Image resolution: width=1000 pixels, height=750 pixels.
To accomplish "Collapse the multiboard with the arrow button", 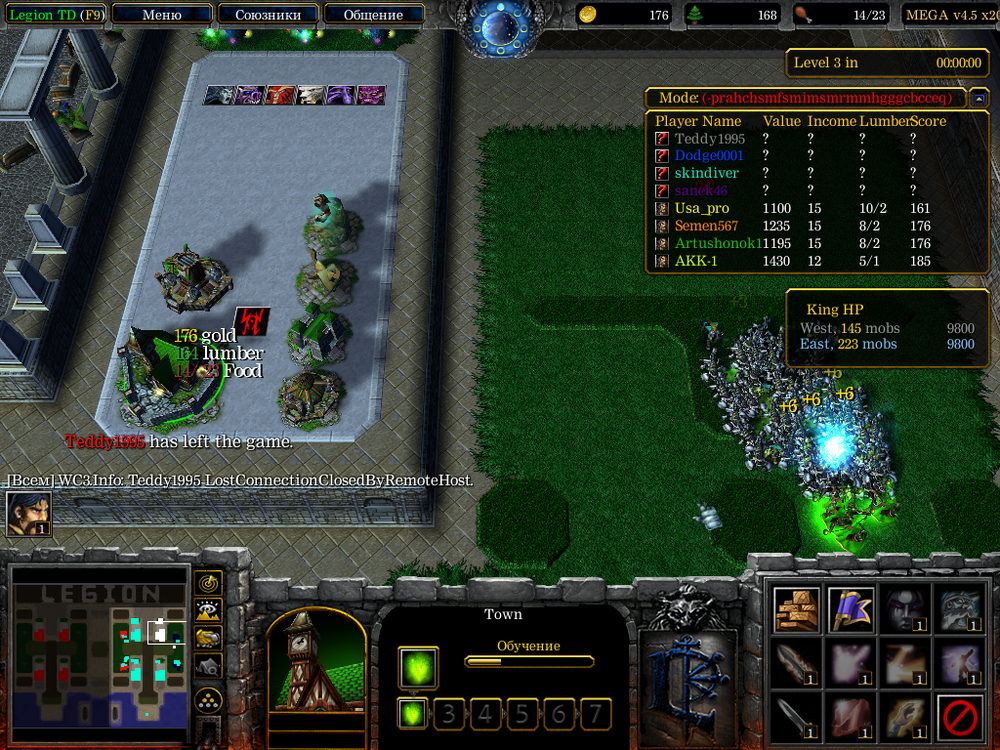I will tap(979, 98).
